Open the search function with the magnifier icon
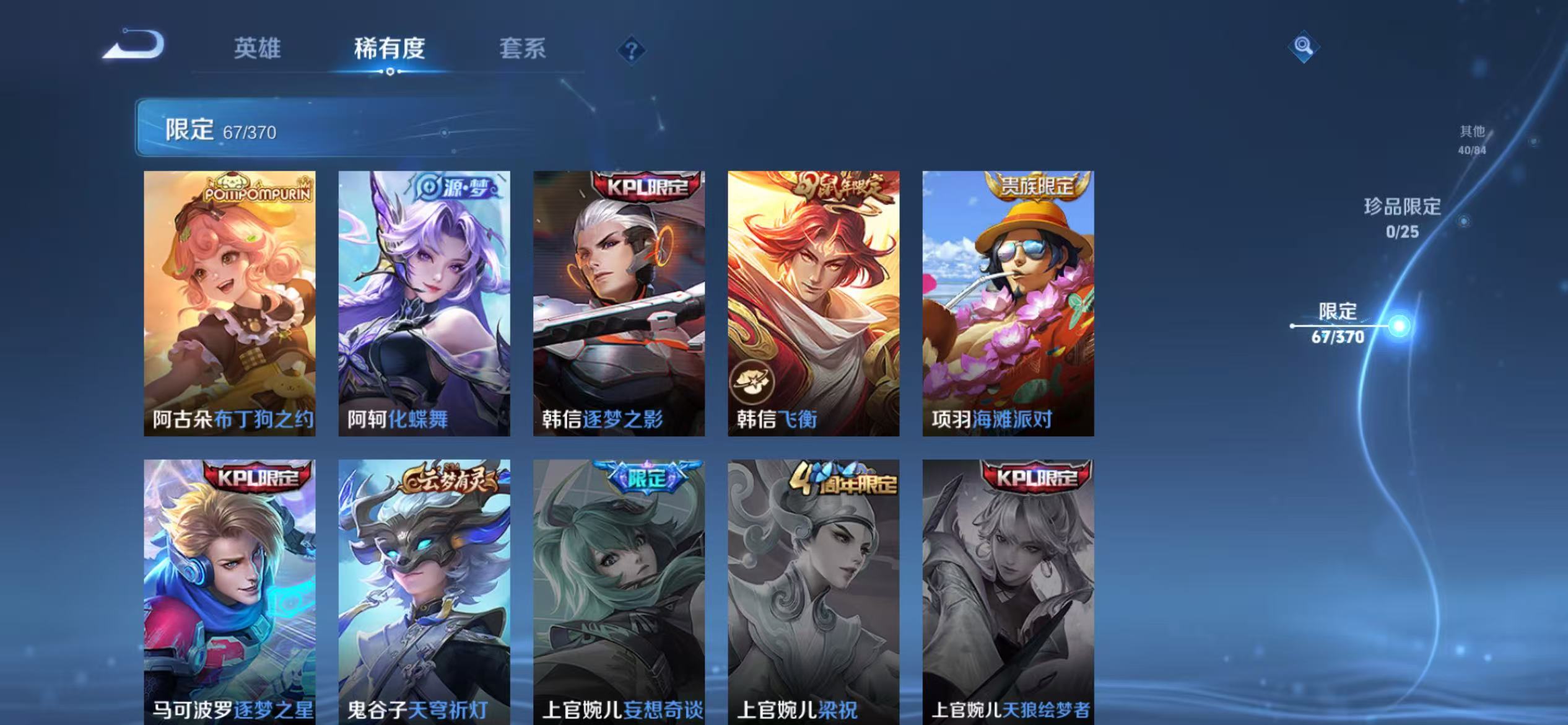 click(x=1302, y=46)
